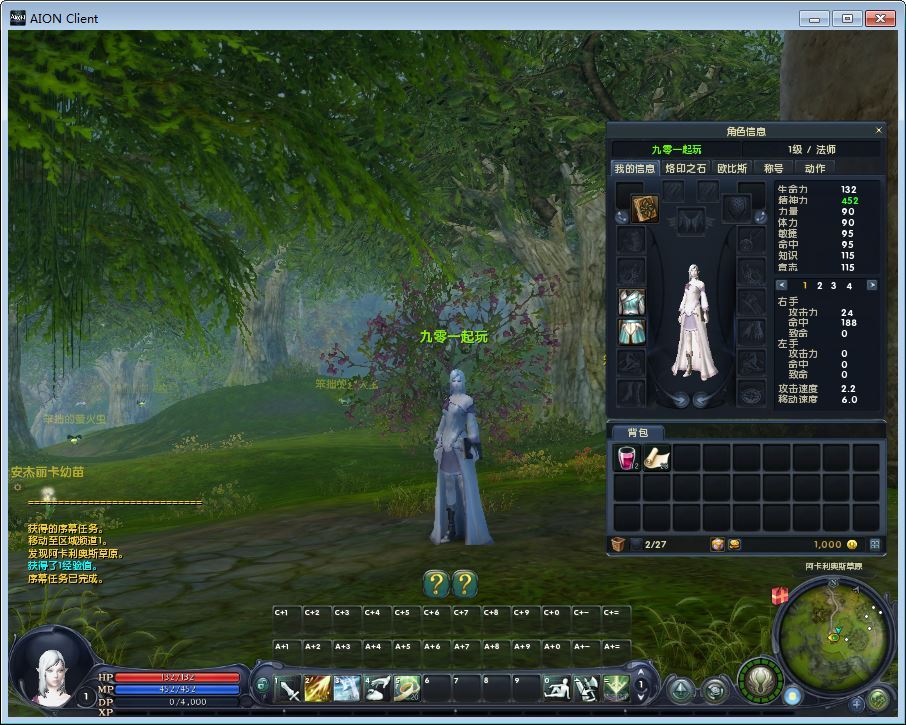
Task: Switch to the 烙印之石 tab
Action: [x=685, y=168]
